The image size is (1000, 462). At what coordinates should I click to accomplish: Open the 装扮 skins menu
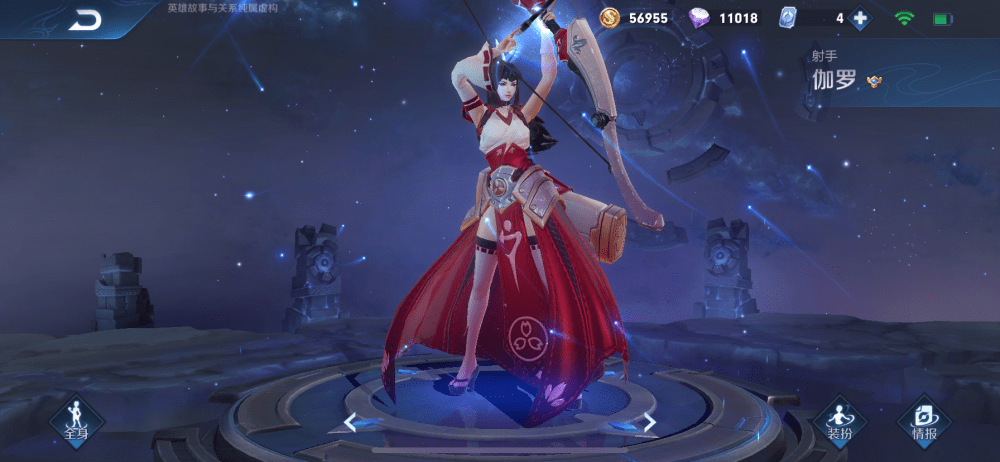tap(838, 420)
